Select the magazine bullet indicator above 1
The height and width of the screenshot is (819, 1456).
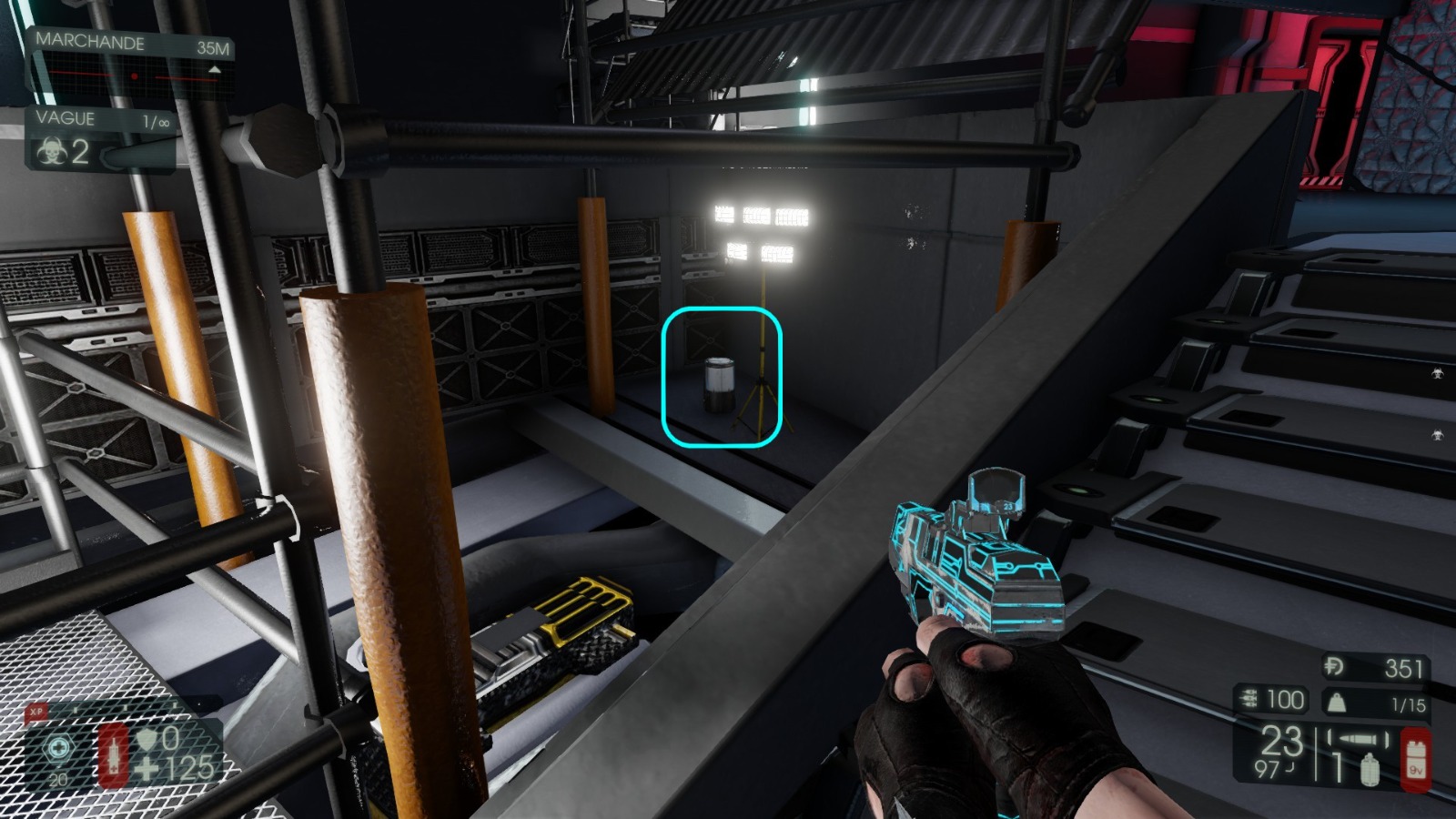tap(1357, 738)
